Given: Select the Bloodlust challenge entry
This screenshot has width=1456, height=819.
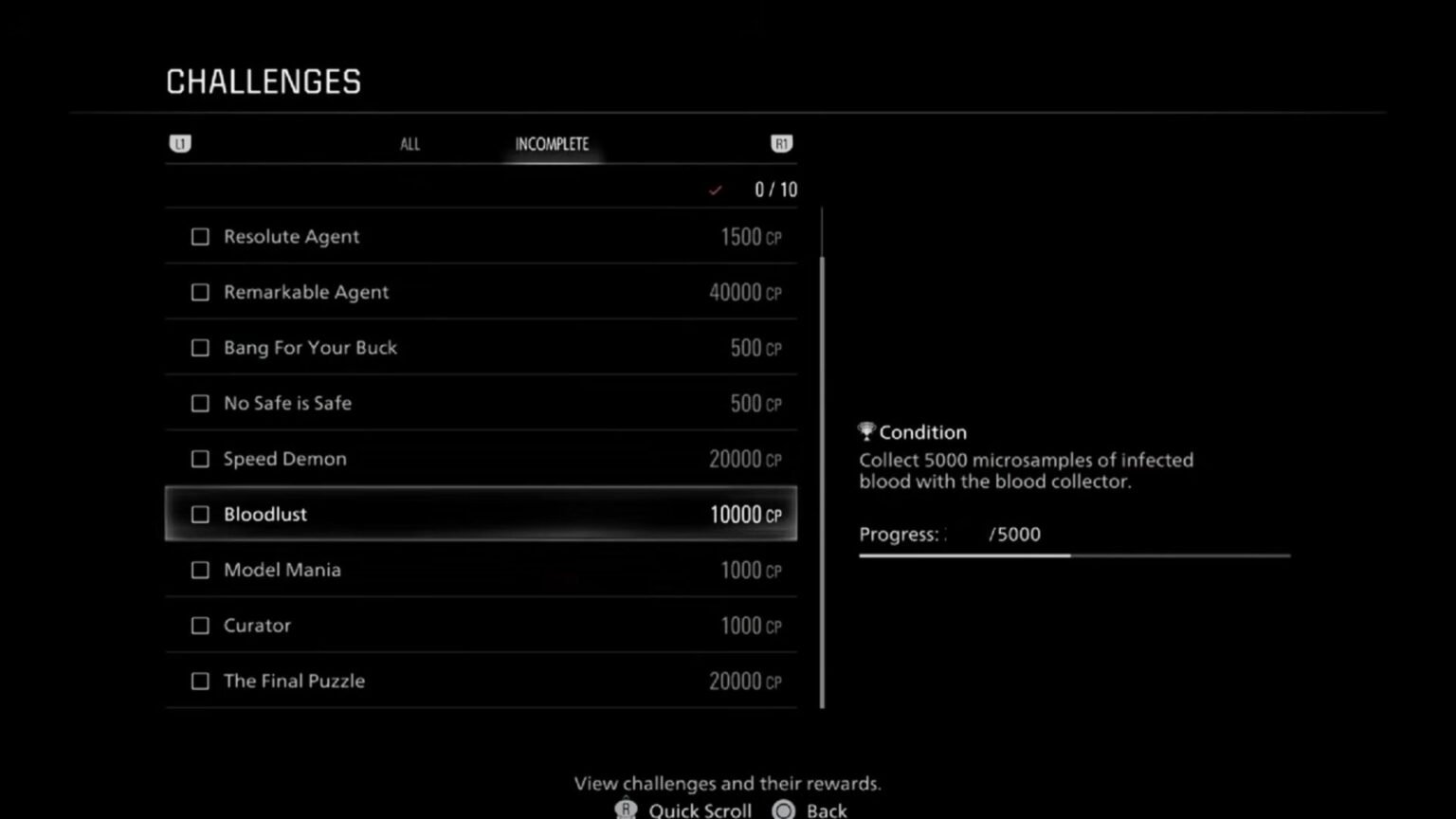Looking at the screenshot, I should 481,514.
